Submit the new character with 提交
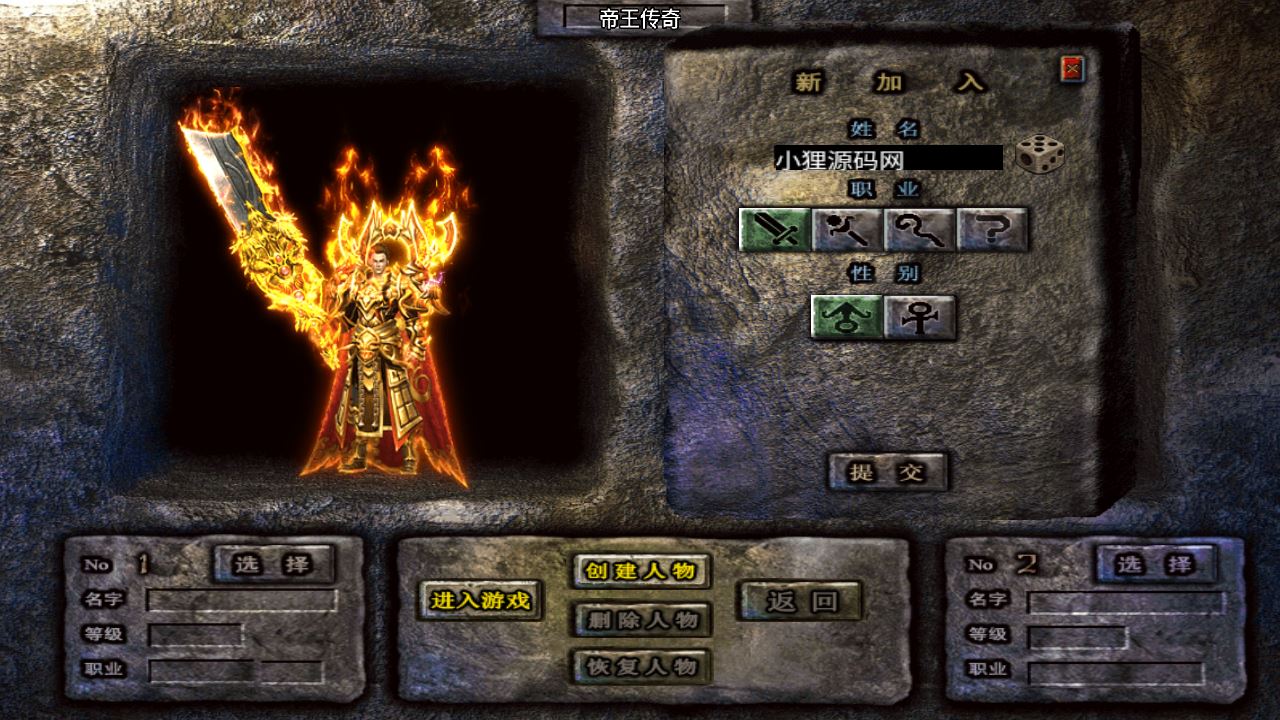Screen dimensions: 1280x720 (x=887, y=472)
